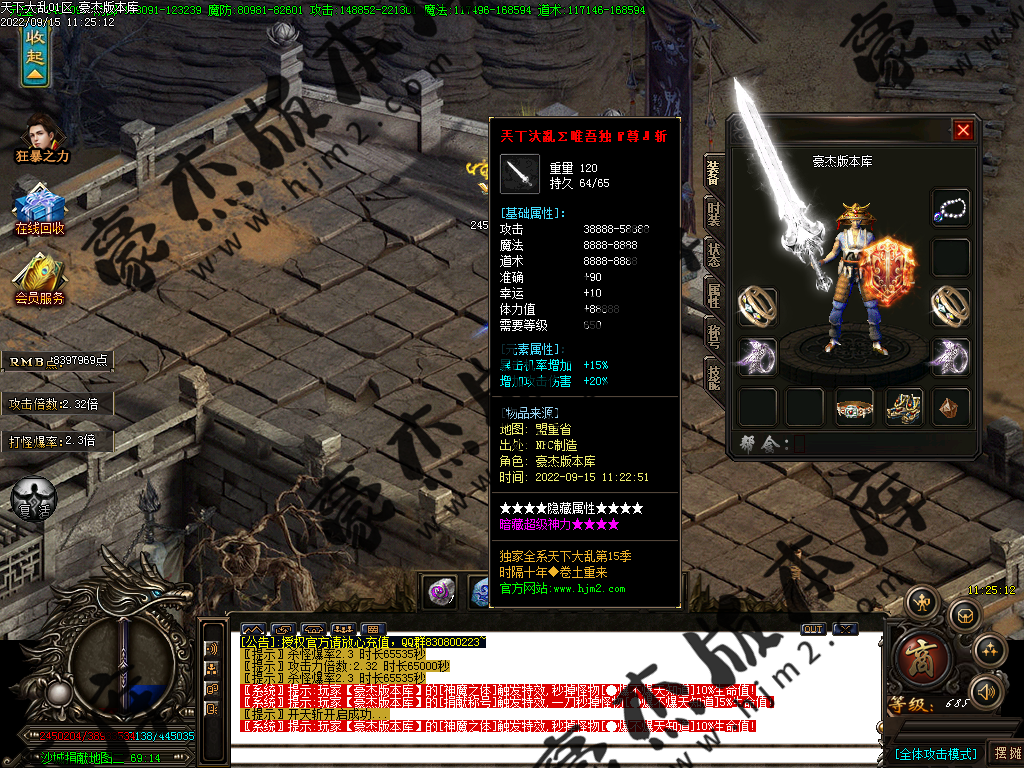Open the bag via the chest icon
Image resolution: width=1024 pixels, height=768 pixels.
(963, 615)
